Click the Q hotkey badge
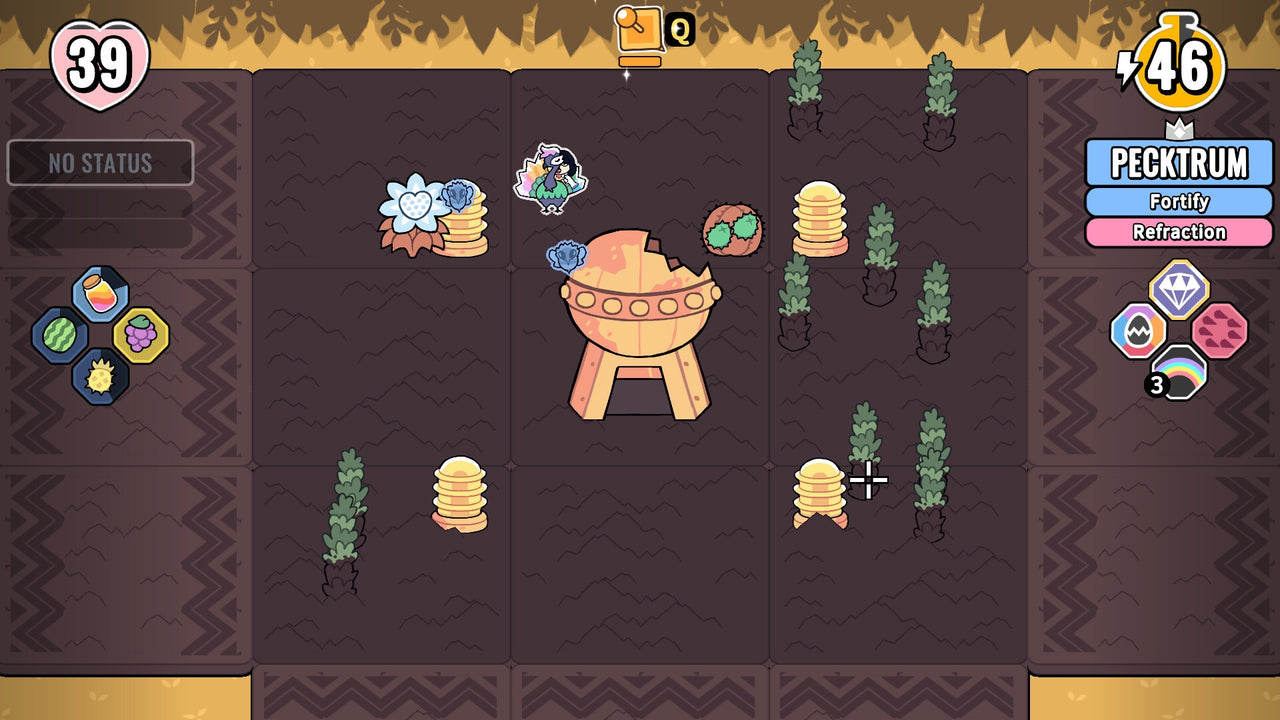Screen dimensions: 1280x720 [x=681, y=30]
